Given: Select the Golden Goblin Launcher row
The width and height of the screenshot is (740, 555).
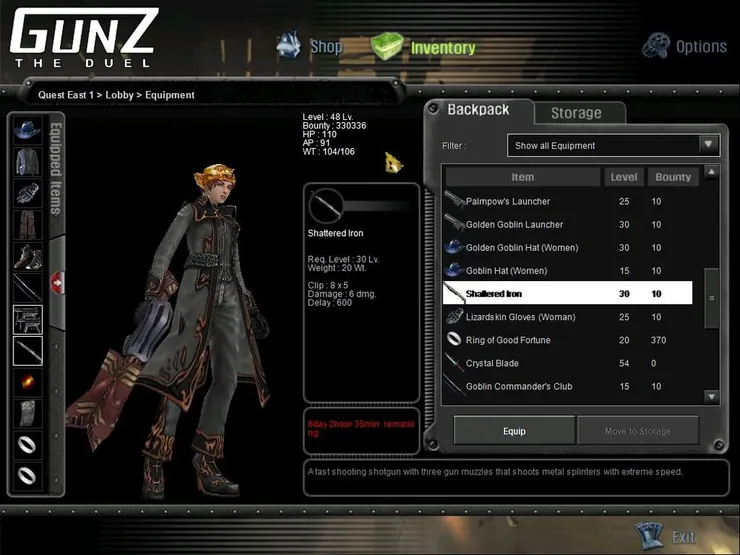Looking at the screenshot, I should coord(514,225).
